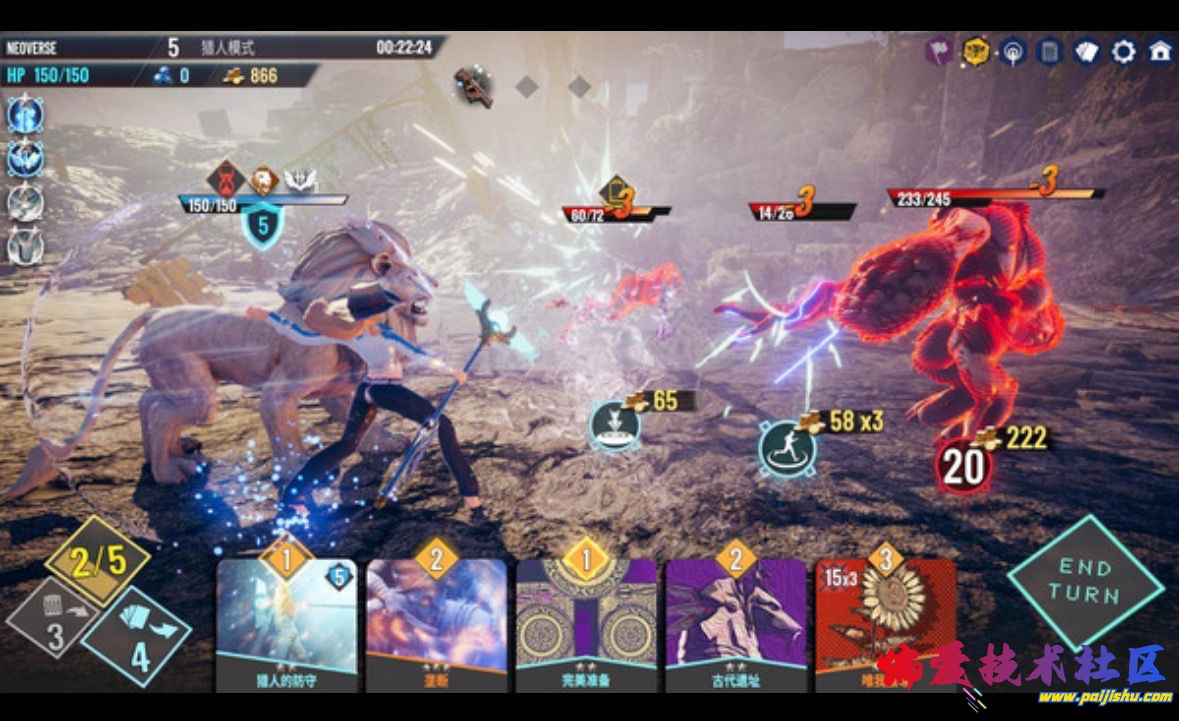This screenshot has width=1179, height=721.
Task: Play the sunflower card with 15x3 damage
Action: (x=880, y=620)
